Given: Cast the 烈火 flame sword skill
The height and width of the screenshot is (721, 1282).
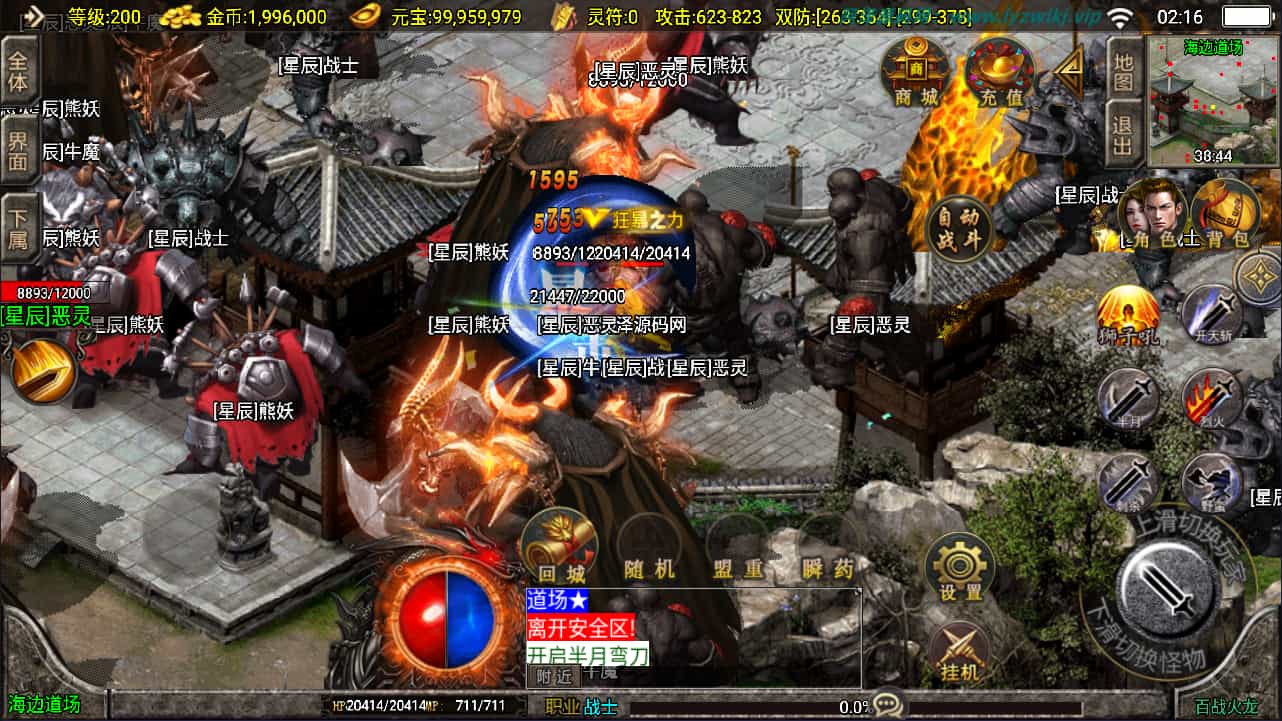Looking at the screenshot, I should [1211, 399].
